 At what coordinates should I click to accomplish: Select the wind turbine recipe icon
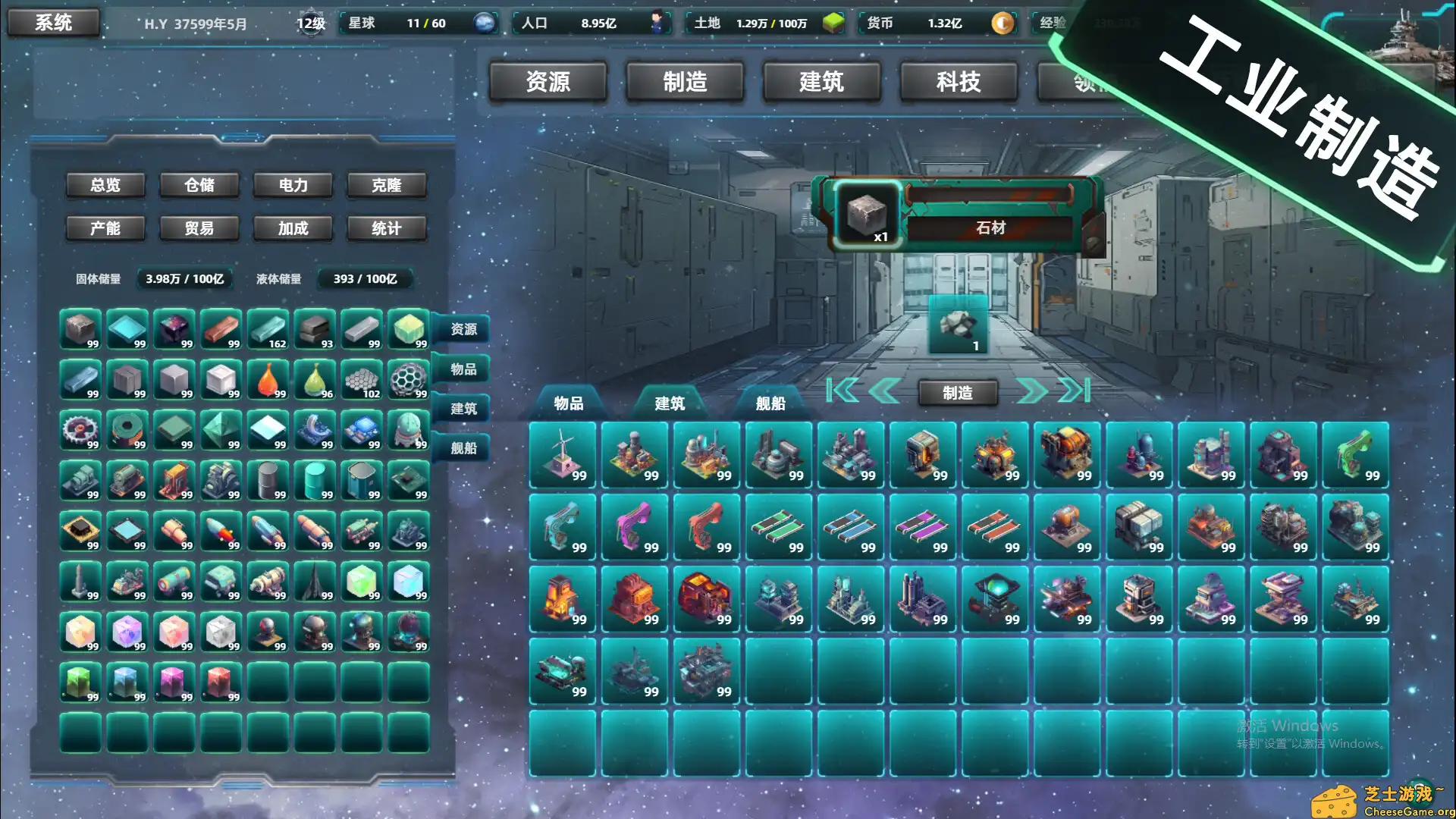pos(562,452)
